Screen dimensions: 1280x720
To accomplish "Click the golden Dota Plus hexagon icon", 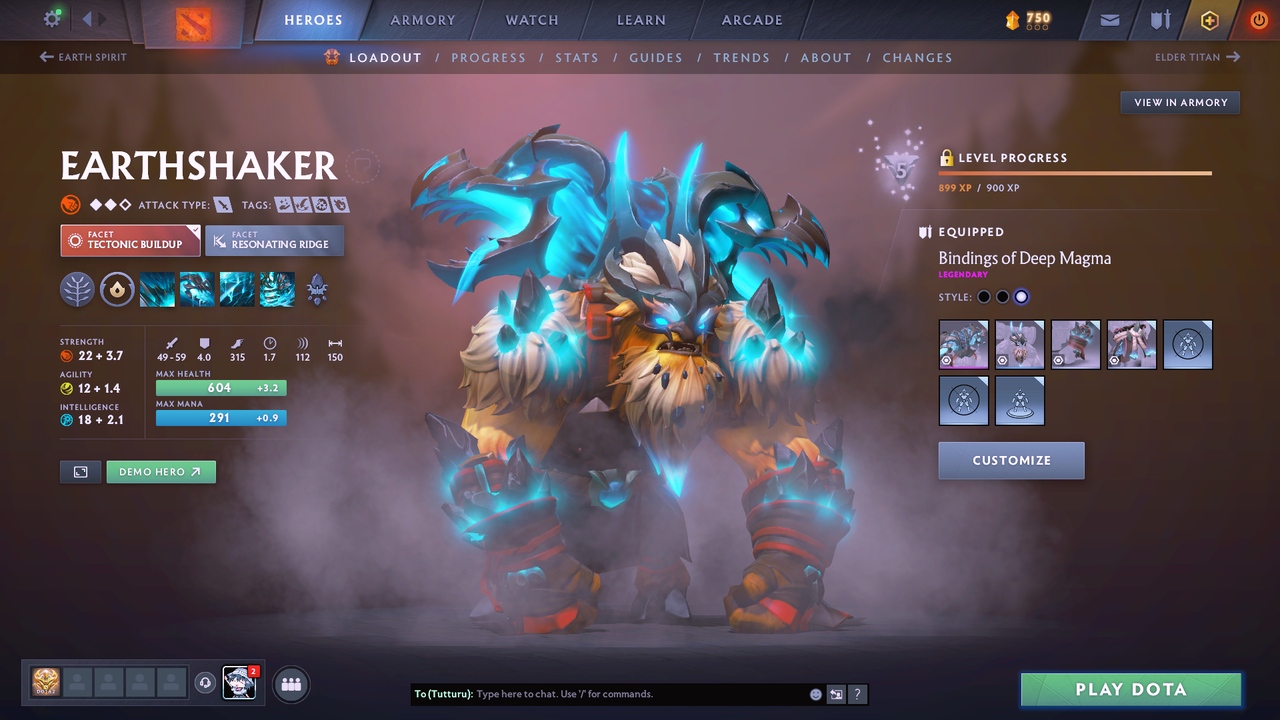I will coord(1209,20).
